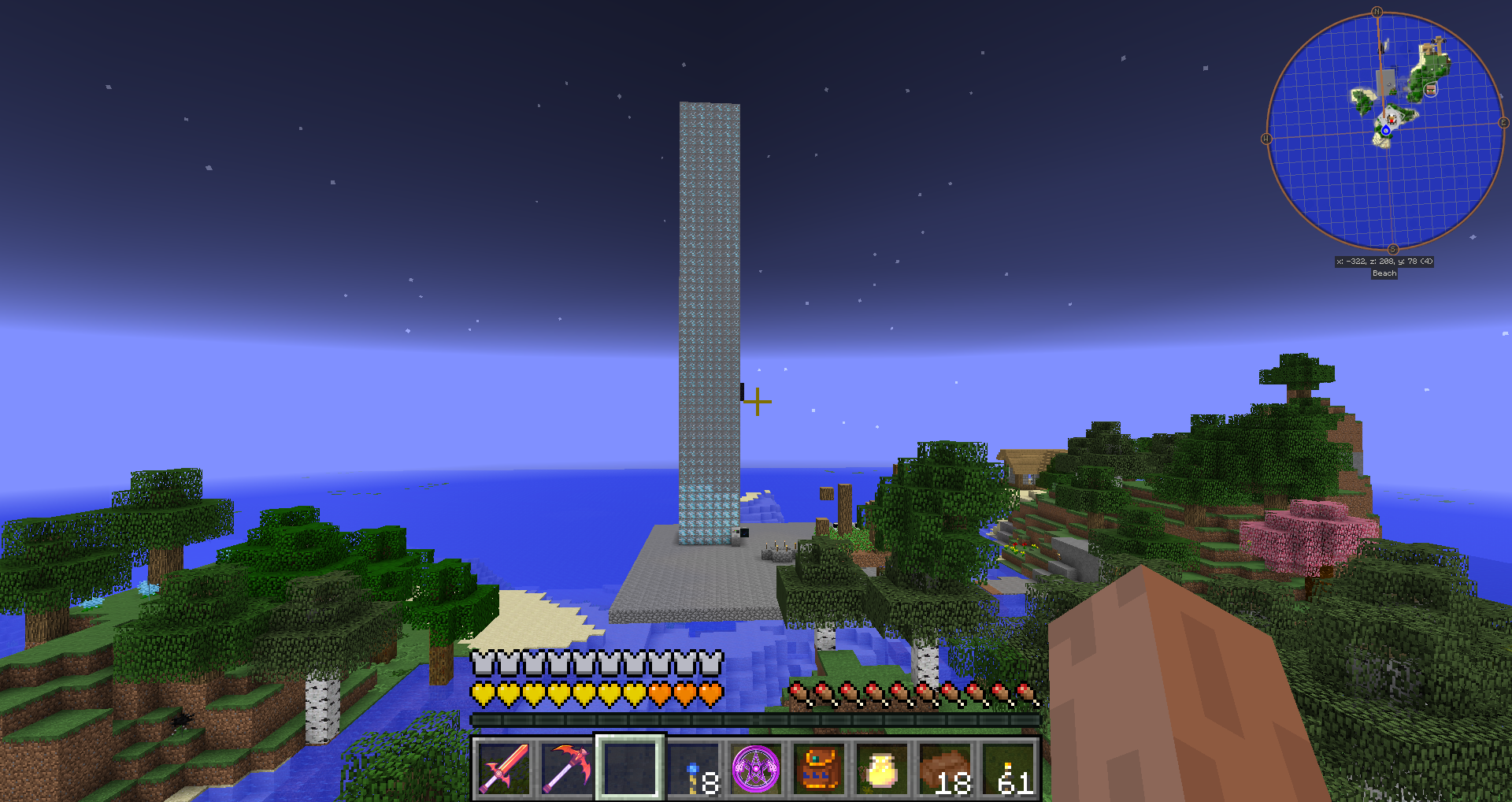
Task: Choose the blue-tipped wand stack of 8
Action: pyautogui.click(x=693, y=768)
